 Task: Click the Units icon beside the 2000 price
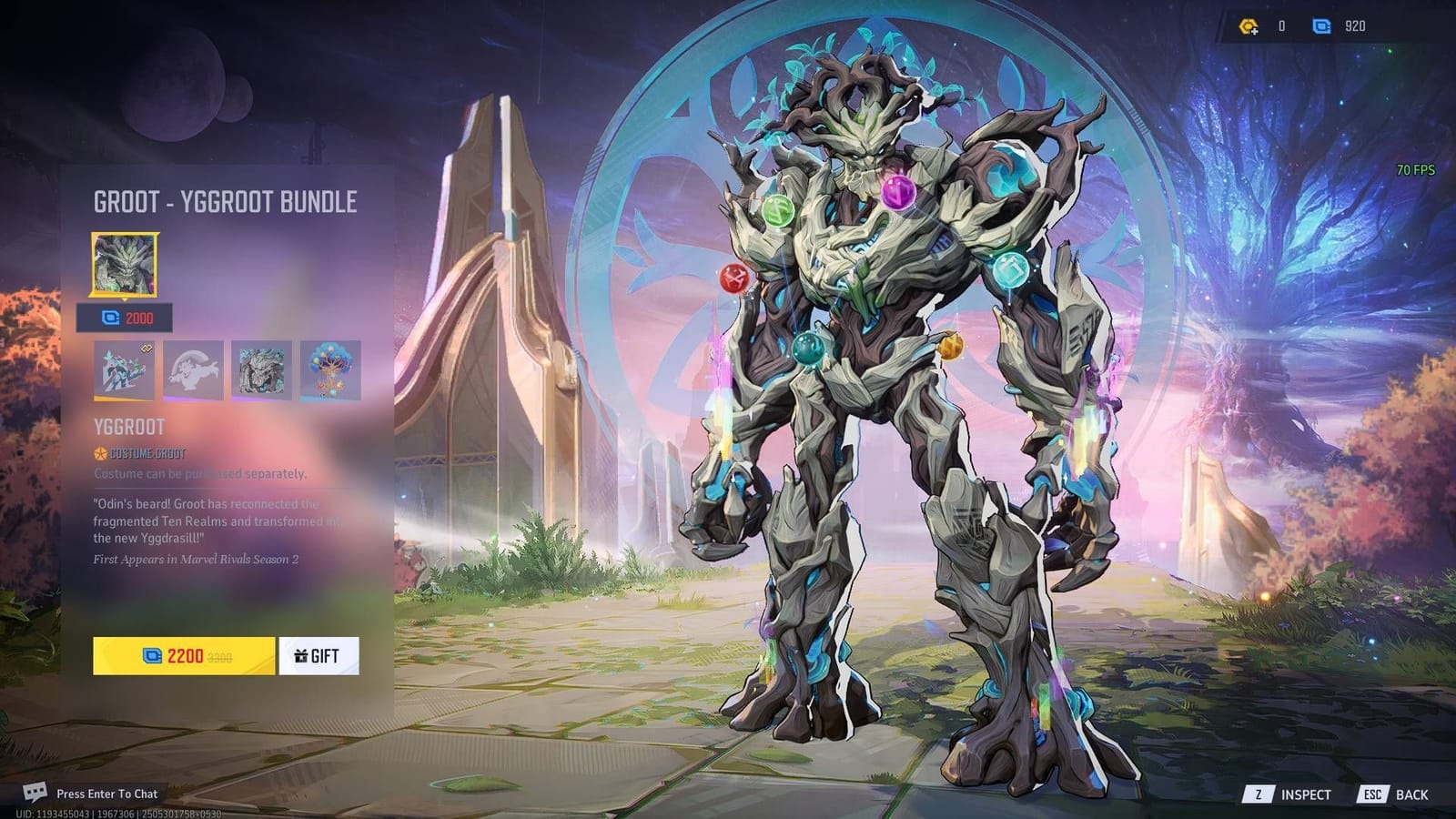[x=110, y=318]
